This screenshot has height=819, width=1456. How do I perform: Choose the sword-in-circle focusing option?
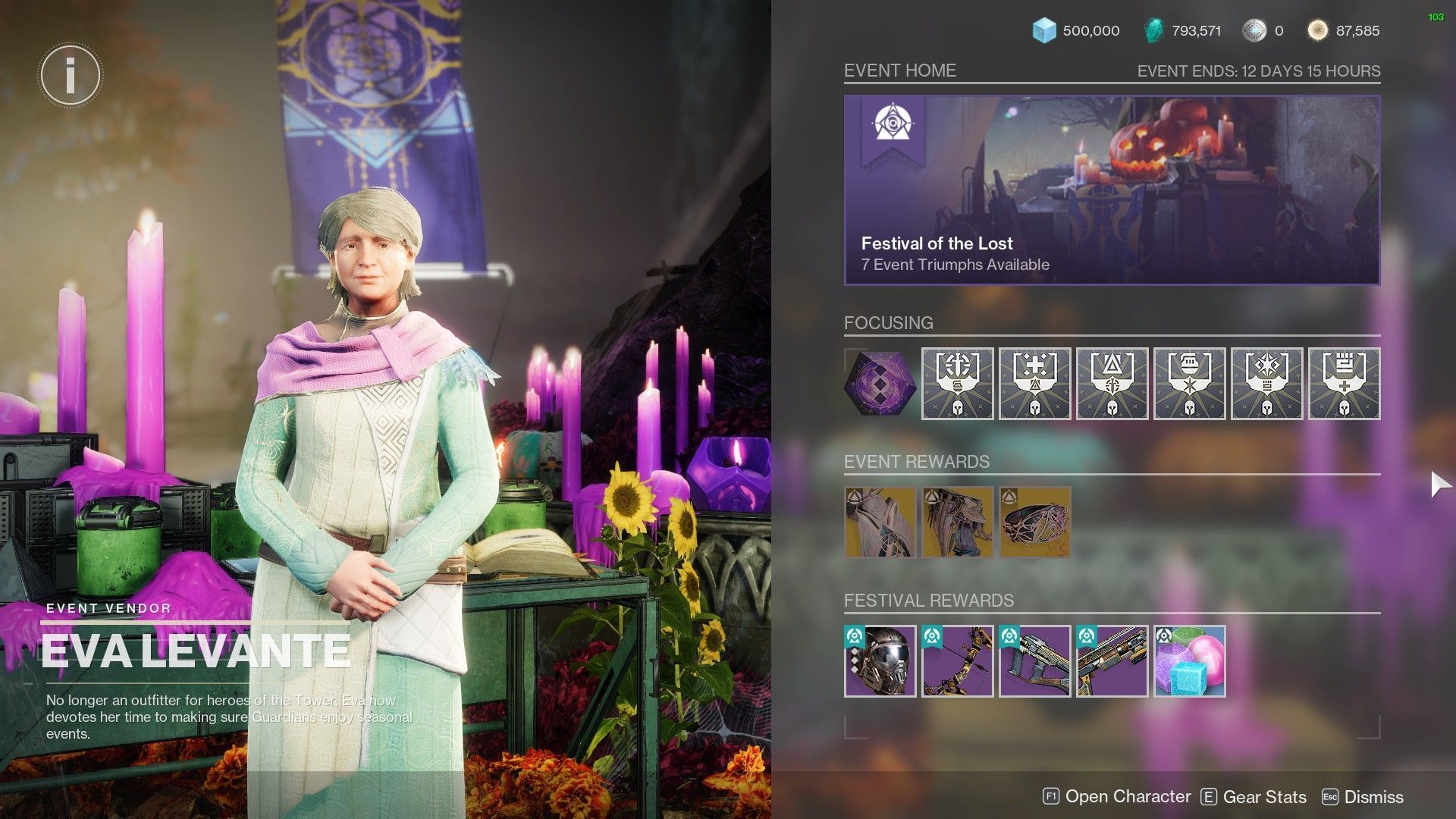click(x=957, y=384)
